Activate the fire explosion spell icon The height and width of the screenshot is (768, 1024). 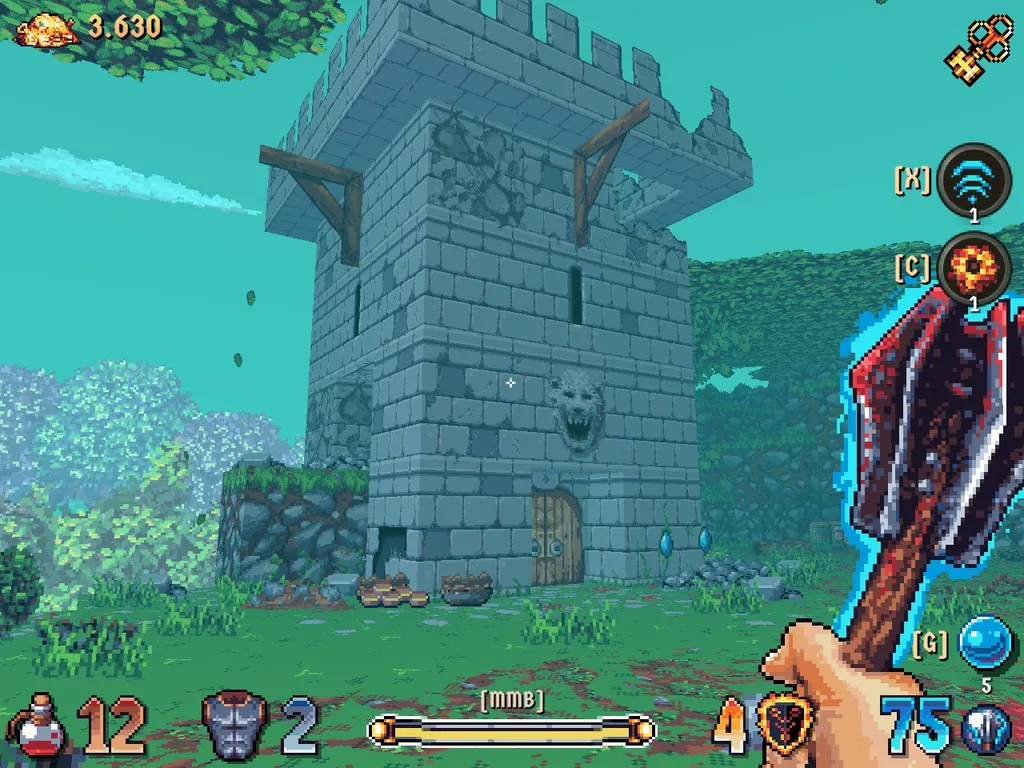[975, 268]
